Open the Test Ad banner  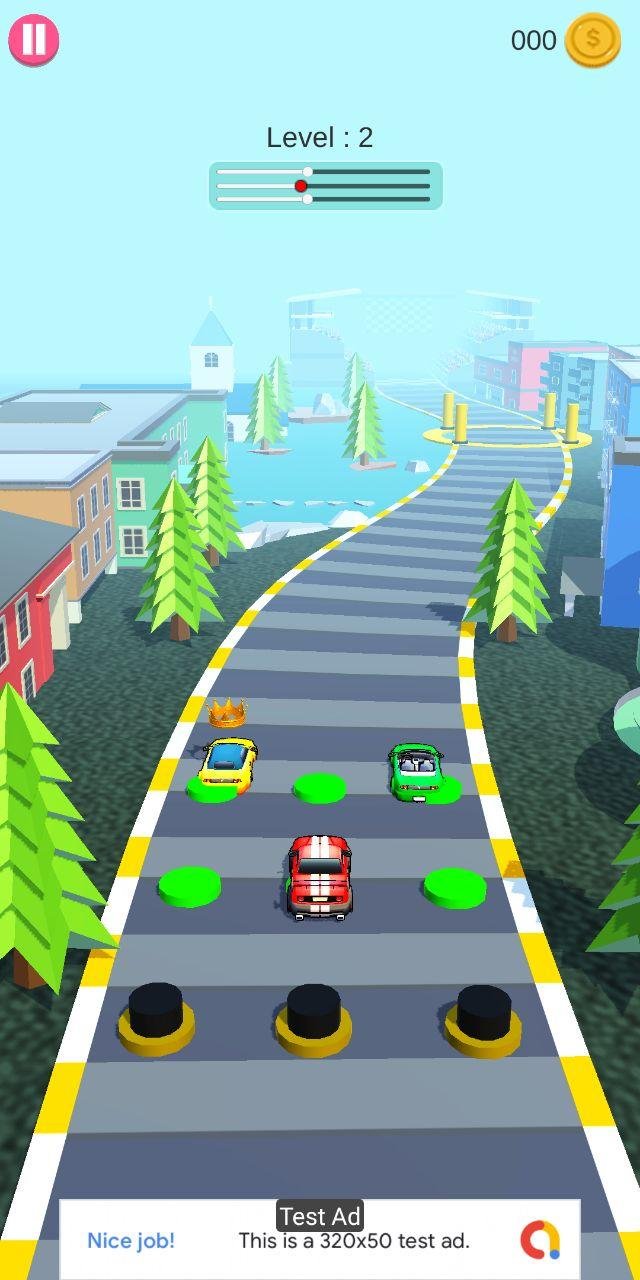pos(320,1240)
